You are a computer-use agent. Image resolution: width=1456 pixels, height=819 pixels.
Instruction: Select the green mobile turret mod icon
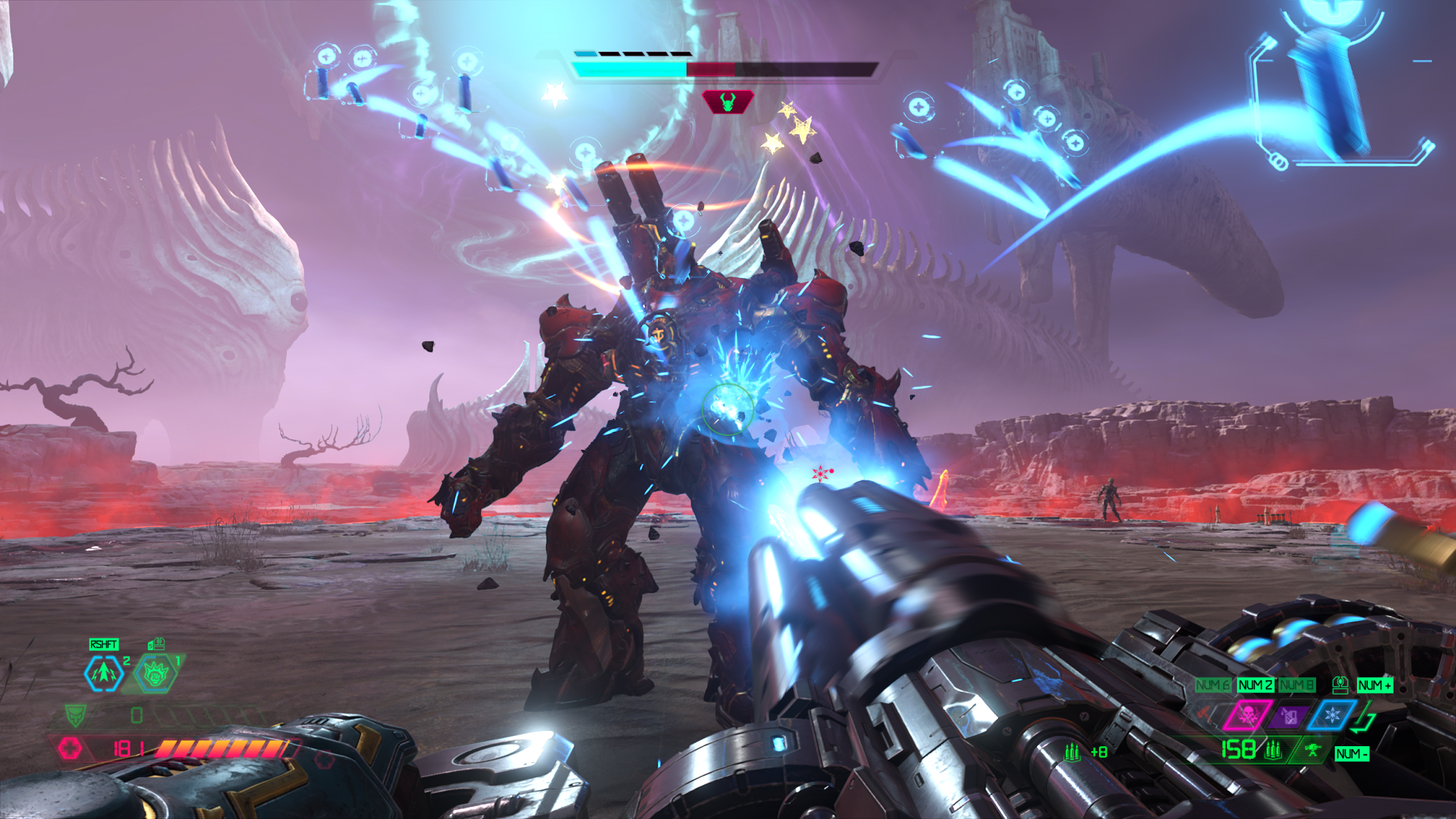[x=1313, y=750]
